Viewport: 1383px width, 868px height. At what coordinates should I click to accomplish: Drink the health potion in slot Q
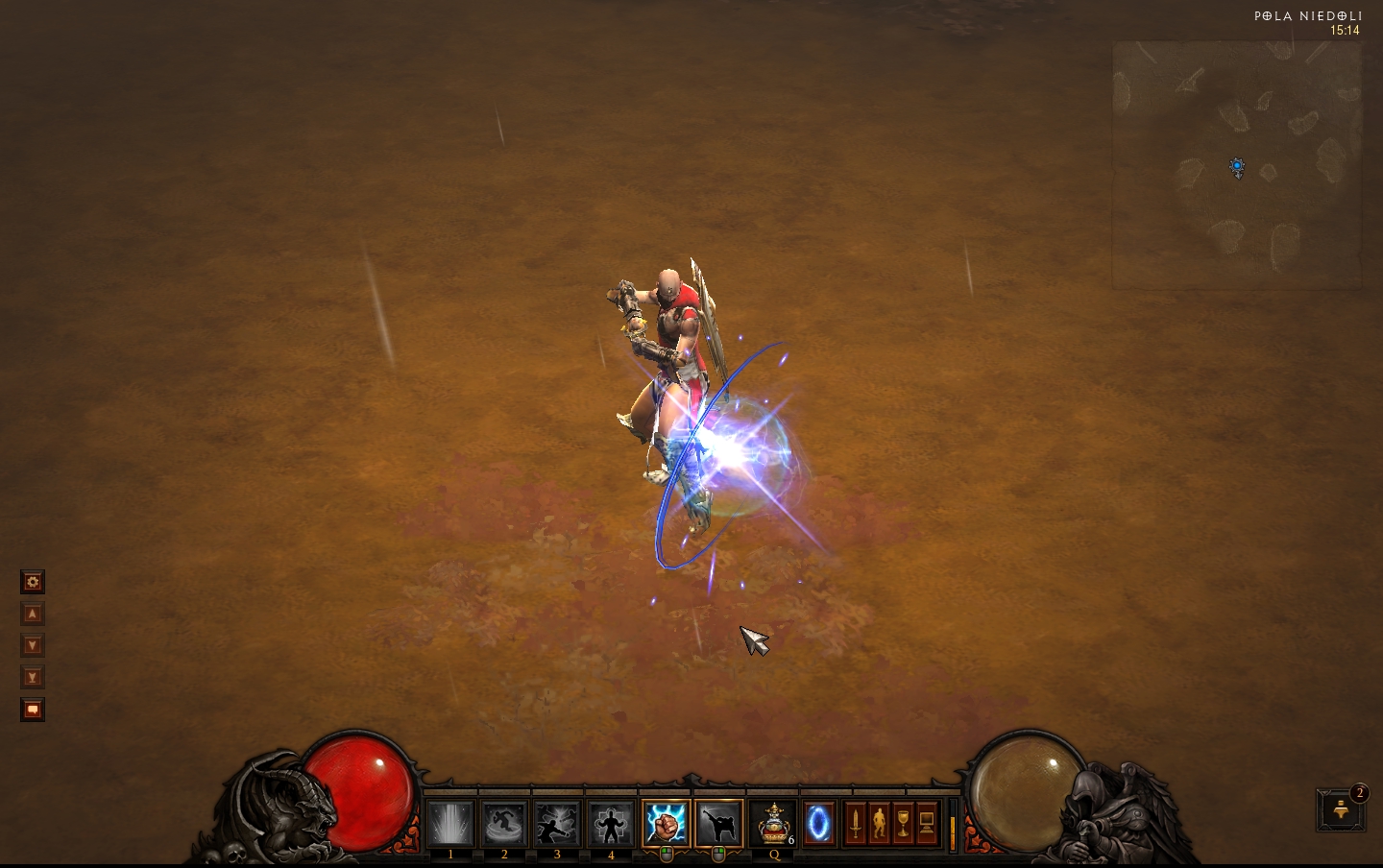pyautogui.click(x=773, y=824)
